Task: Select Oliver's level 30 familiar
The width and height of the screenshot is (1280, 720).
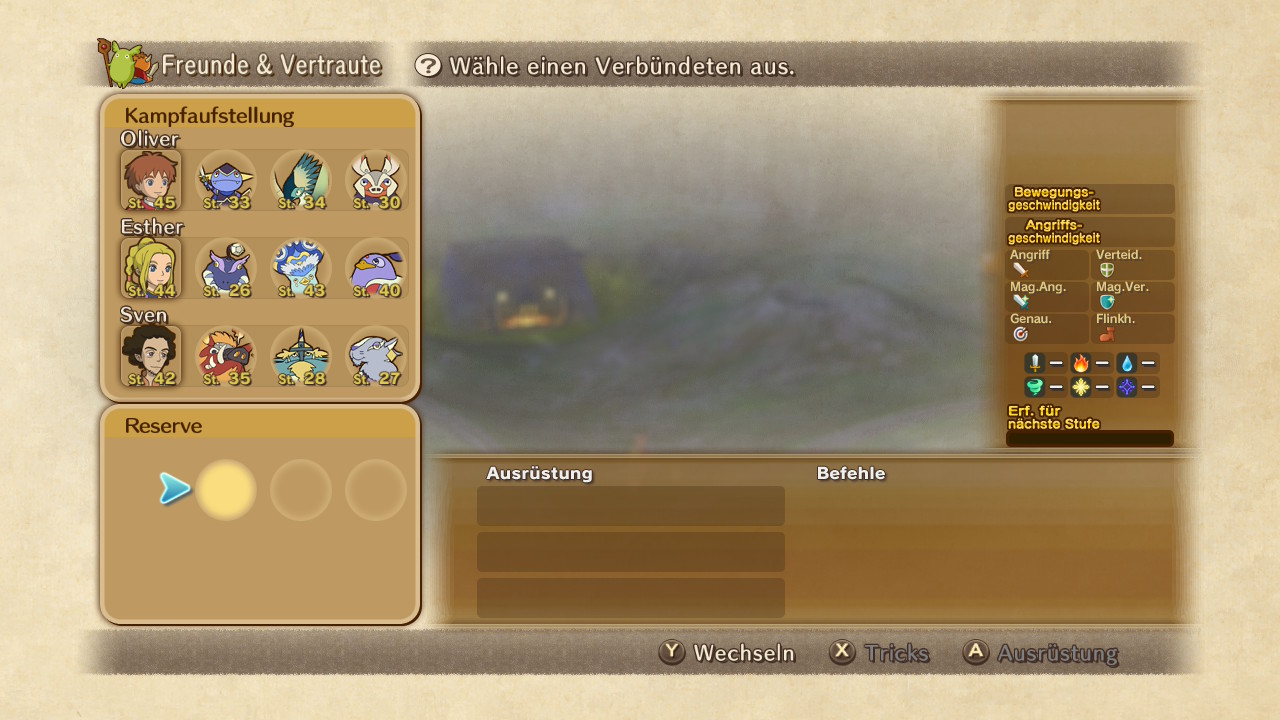Action: 376,180
